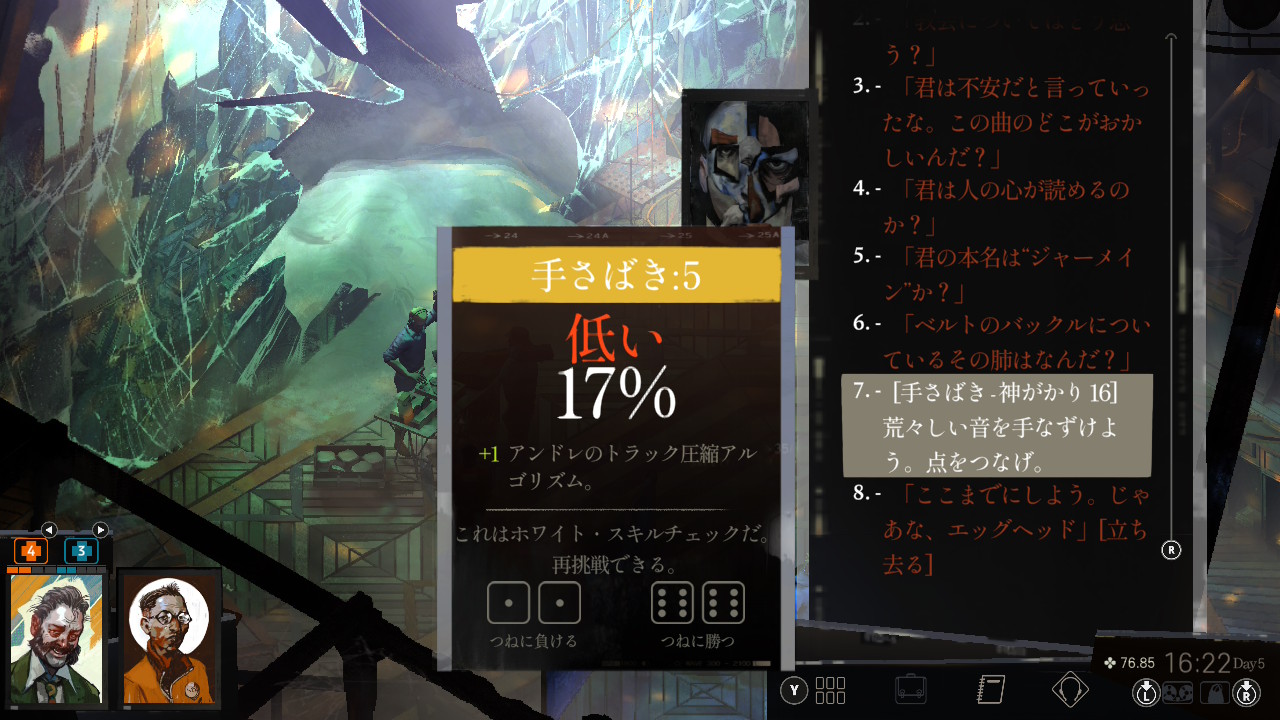The width and height of the screenshot is (1280, 720).
Task: Select the plastic bag item slot
Action: [1216, 691]
